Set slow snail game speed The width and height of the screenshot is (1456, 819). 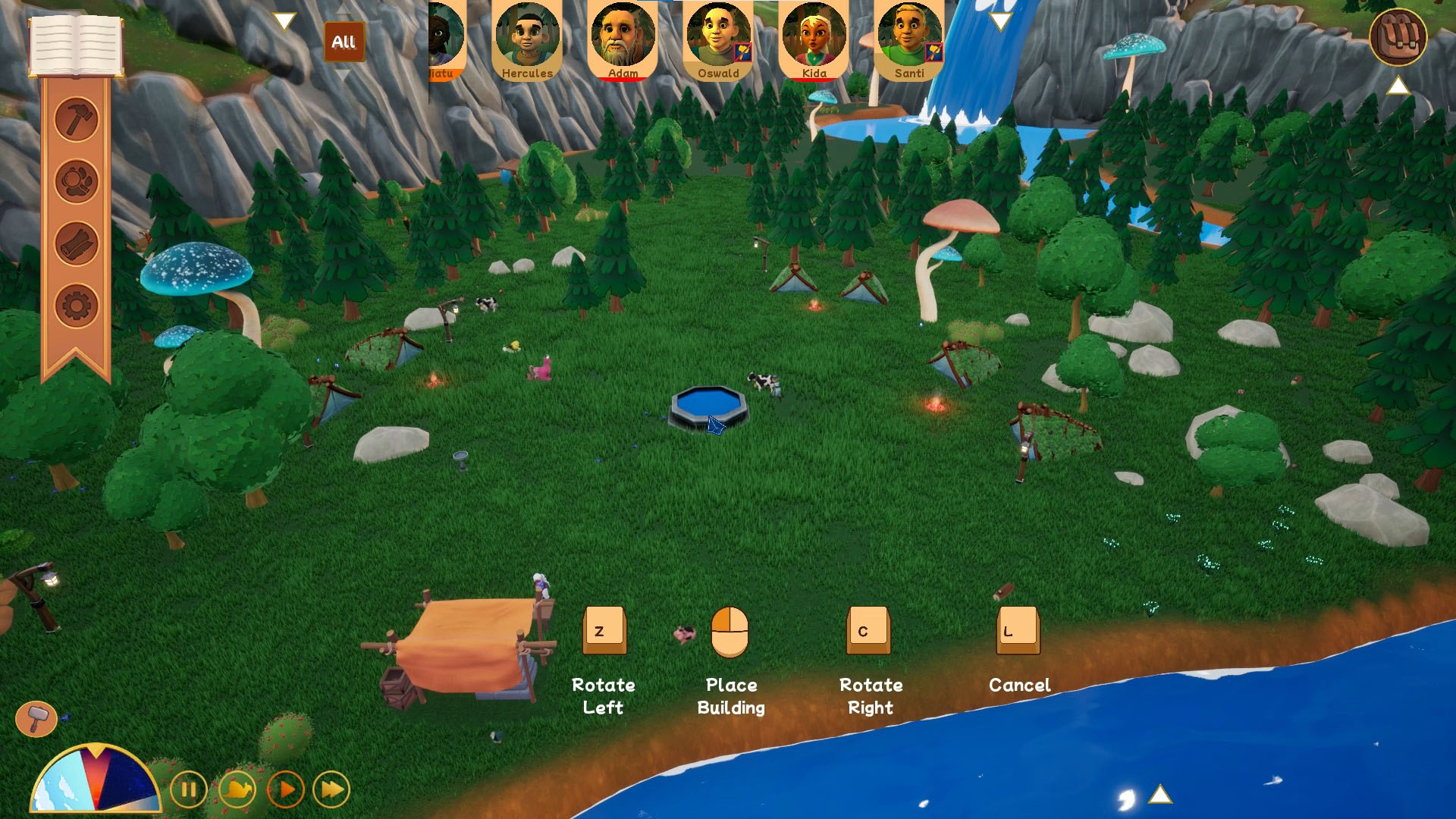[237, 790]
